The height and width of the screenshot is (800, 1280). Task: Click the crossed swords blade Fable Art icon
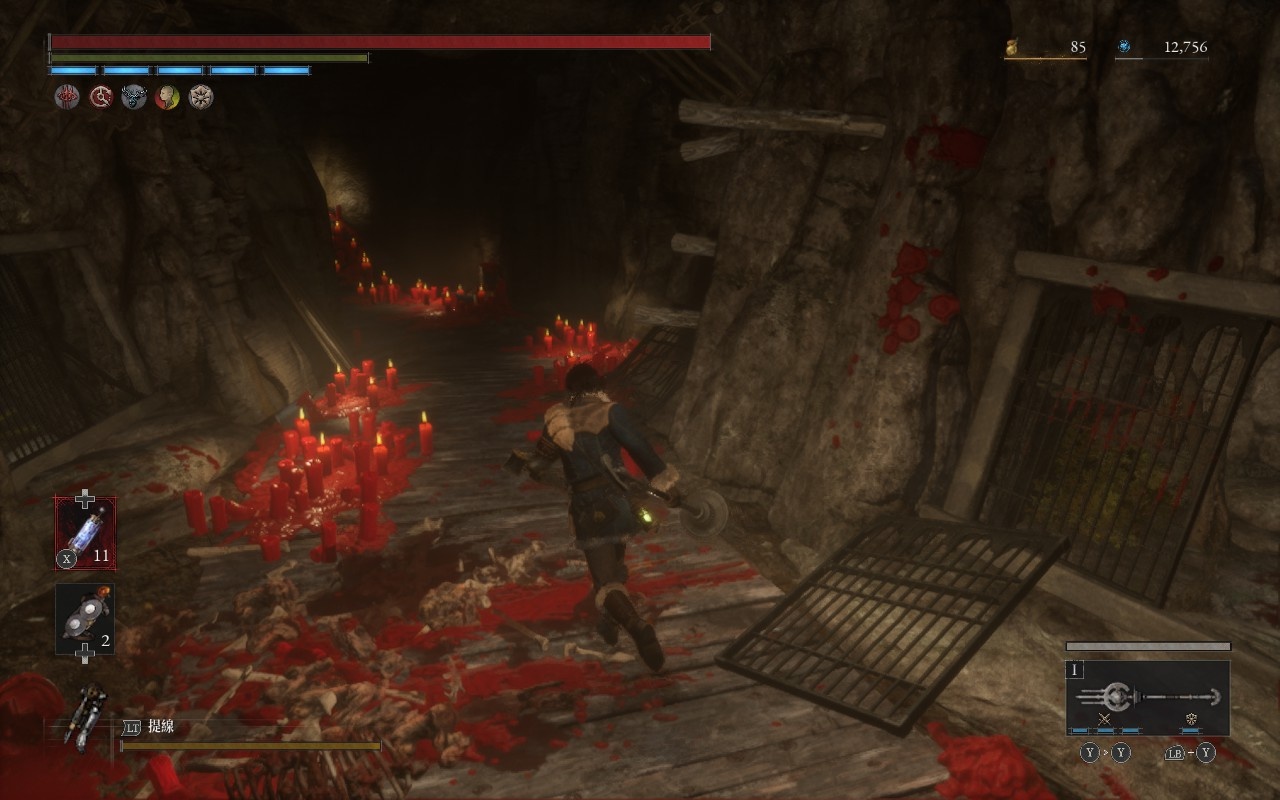(1104, 719)
